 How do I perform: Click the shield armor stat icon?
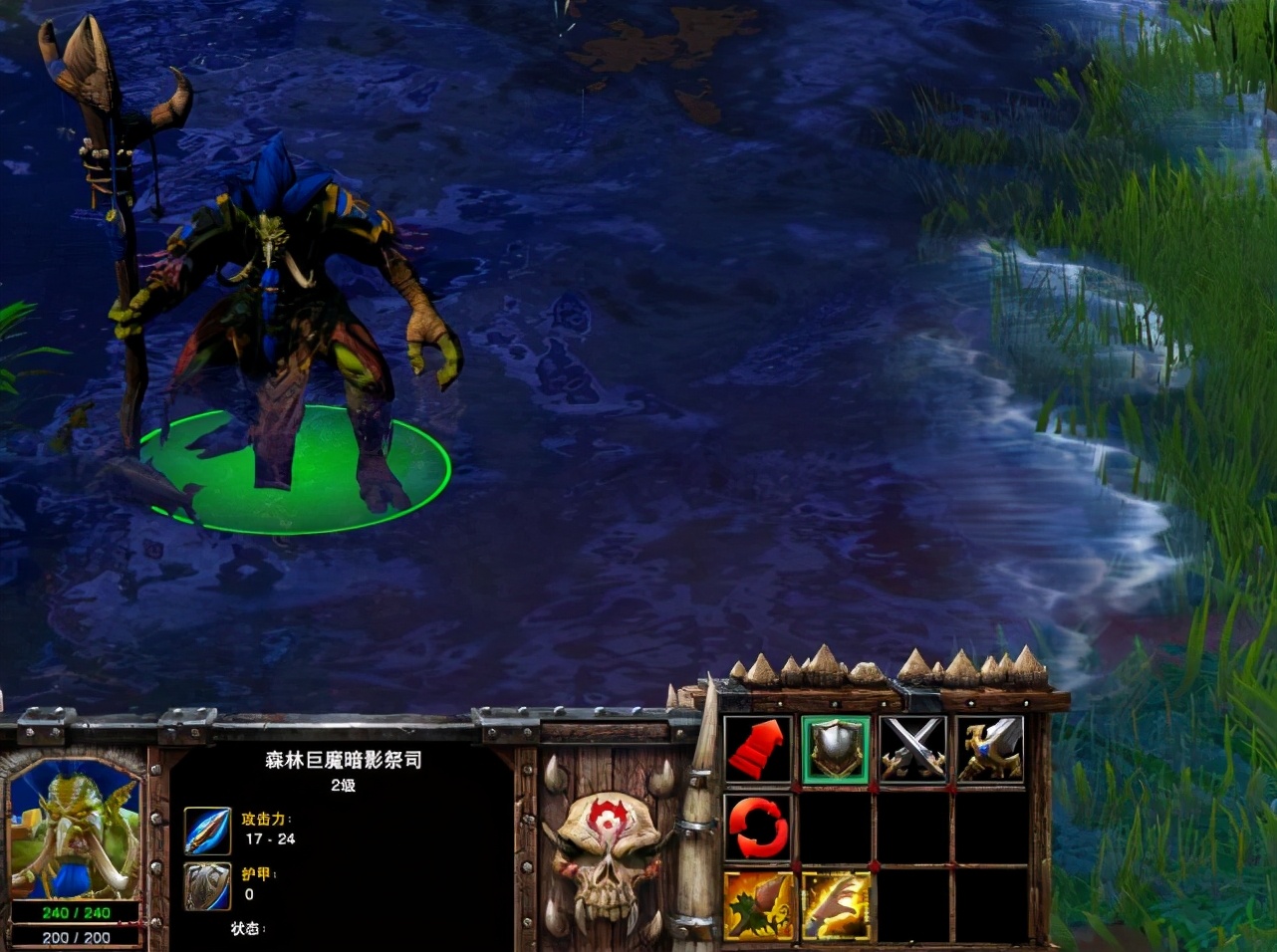click(207, 884)
